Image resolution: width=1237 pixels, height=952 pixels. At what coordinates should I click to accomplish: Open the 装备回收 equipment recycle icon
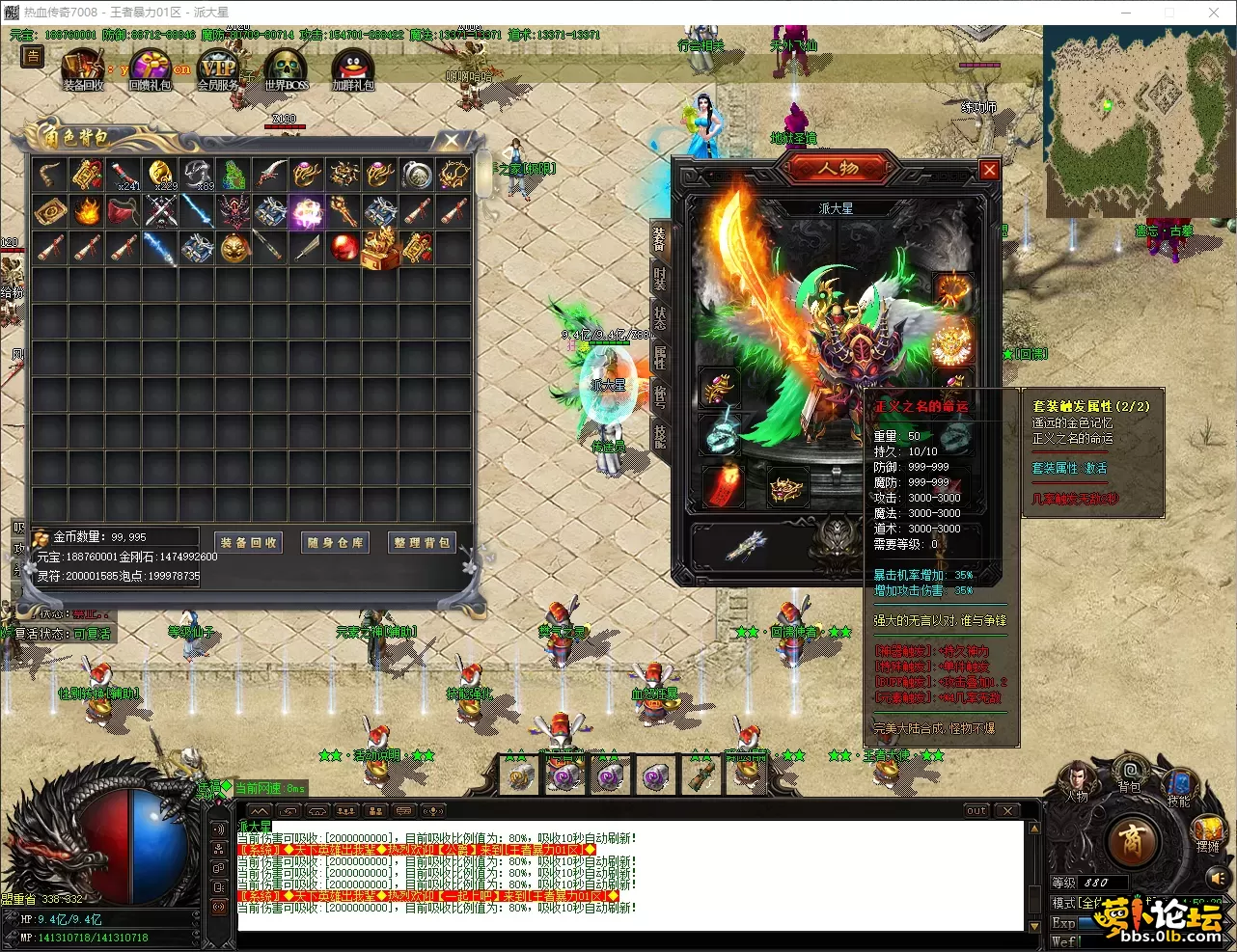pos(83,69)
